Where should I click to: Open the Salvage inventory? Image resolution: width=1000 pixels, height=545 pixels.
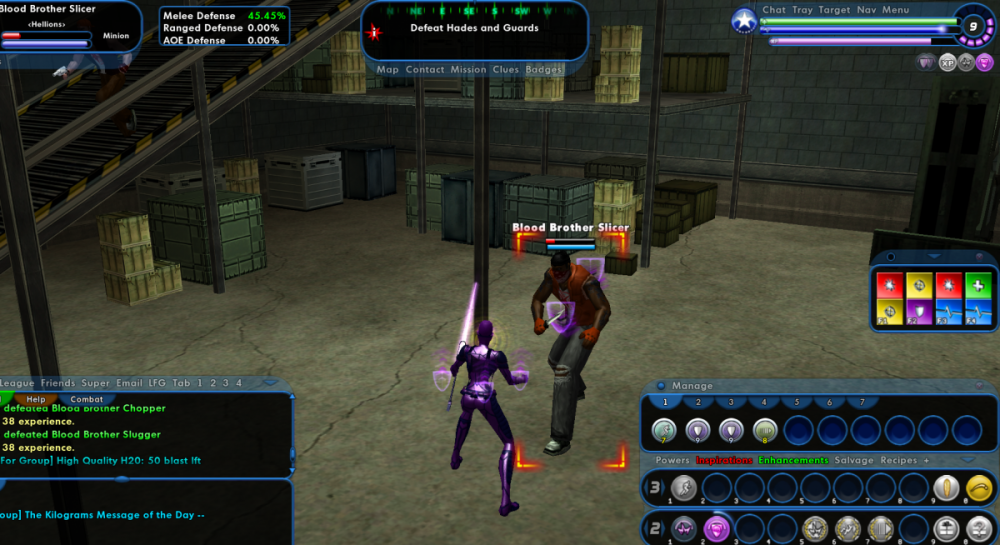point(851,460)
